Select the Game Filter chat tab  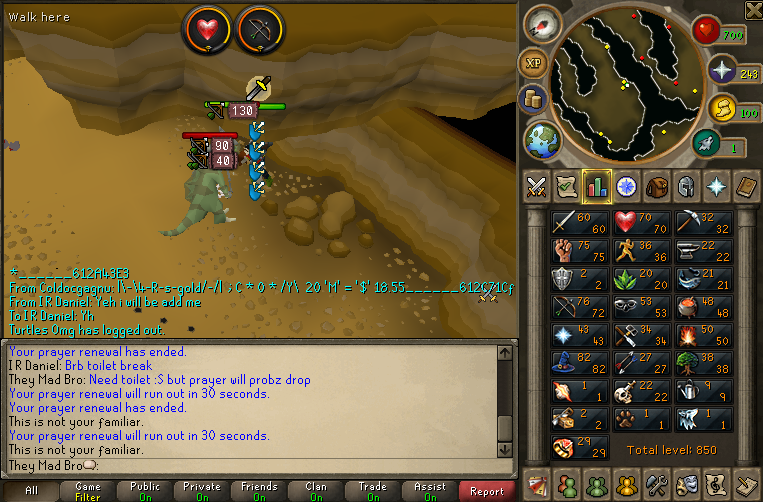(87, 491)
